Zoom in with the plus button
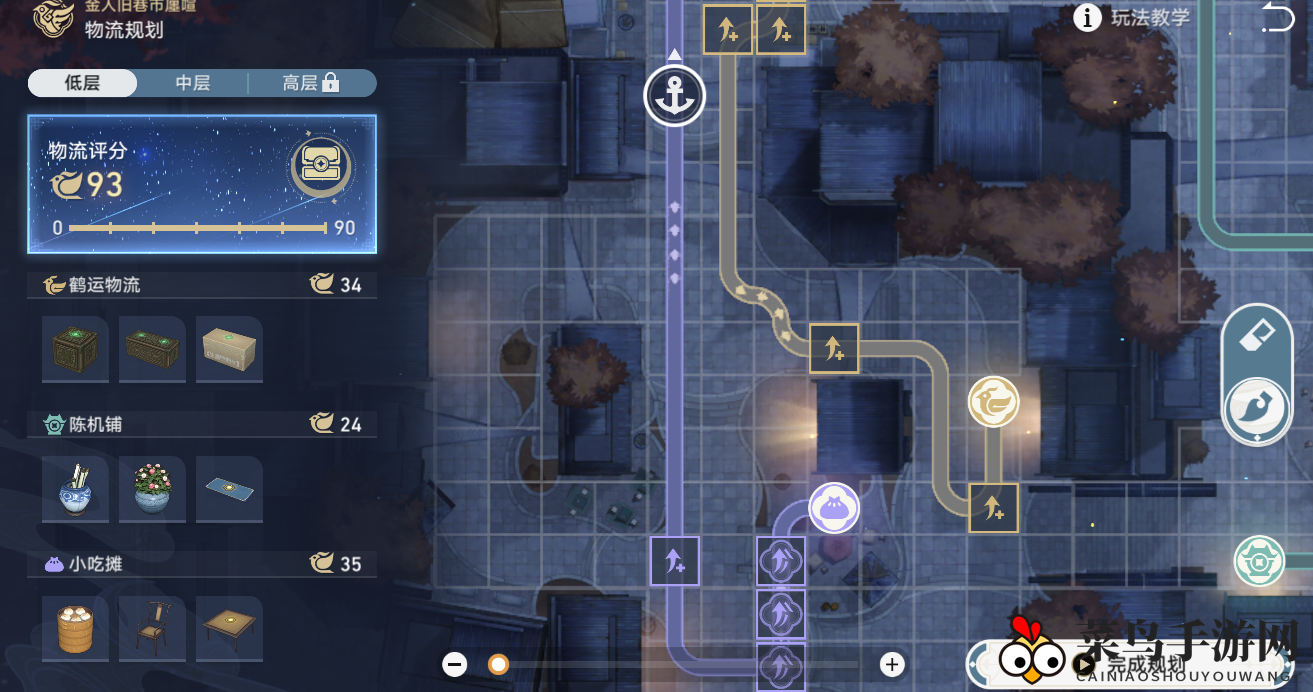Screen dimensions: 1313x692 coord(892,664)
